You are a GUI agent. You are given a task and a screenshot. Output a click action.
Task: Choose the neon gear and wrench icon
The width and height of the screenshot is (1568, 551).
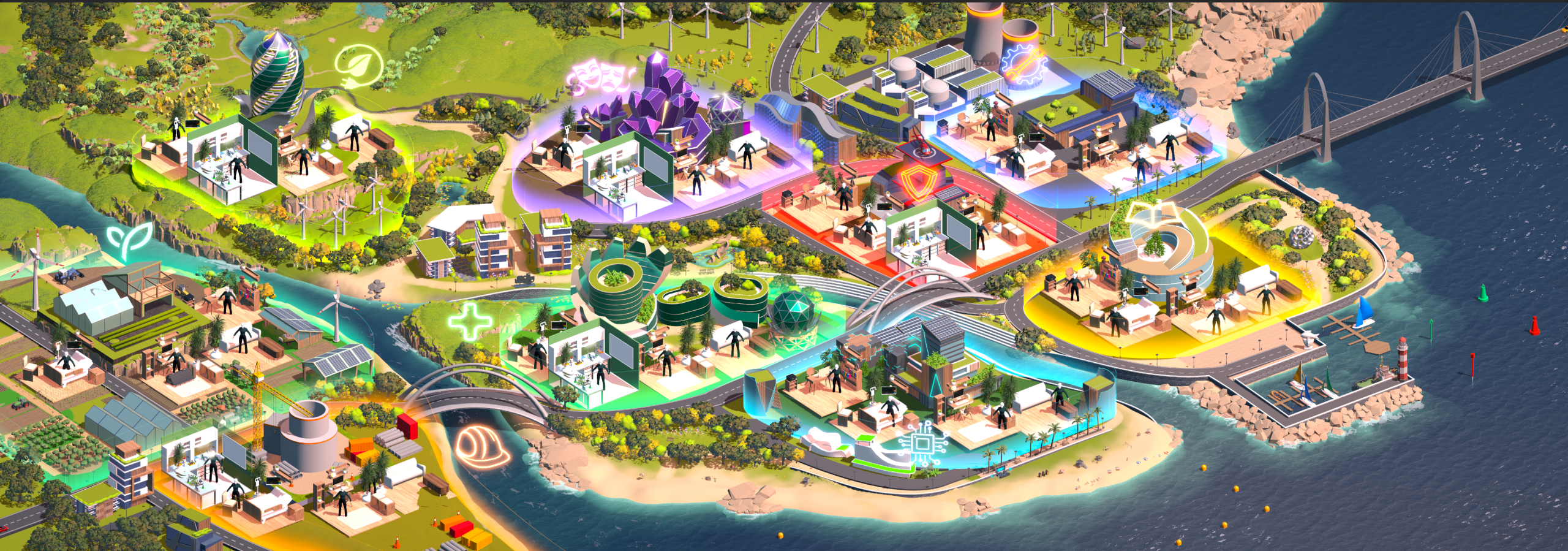(x=1022, y=66)
